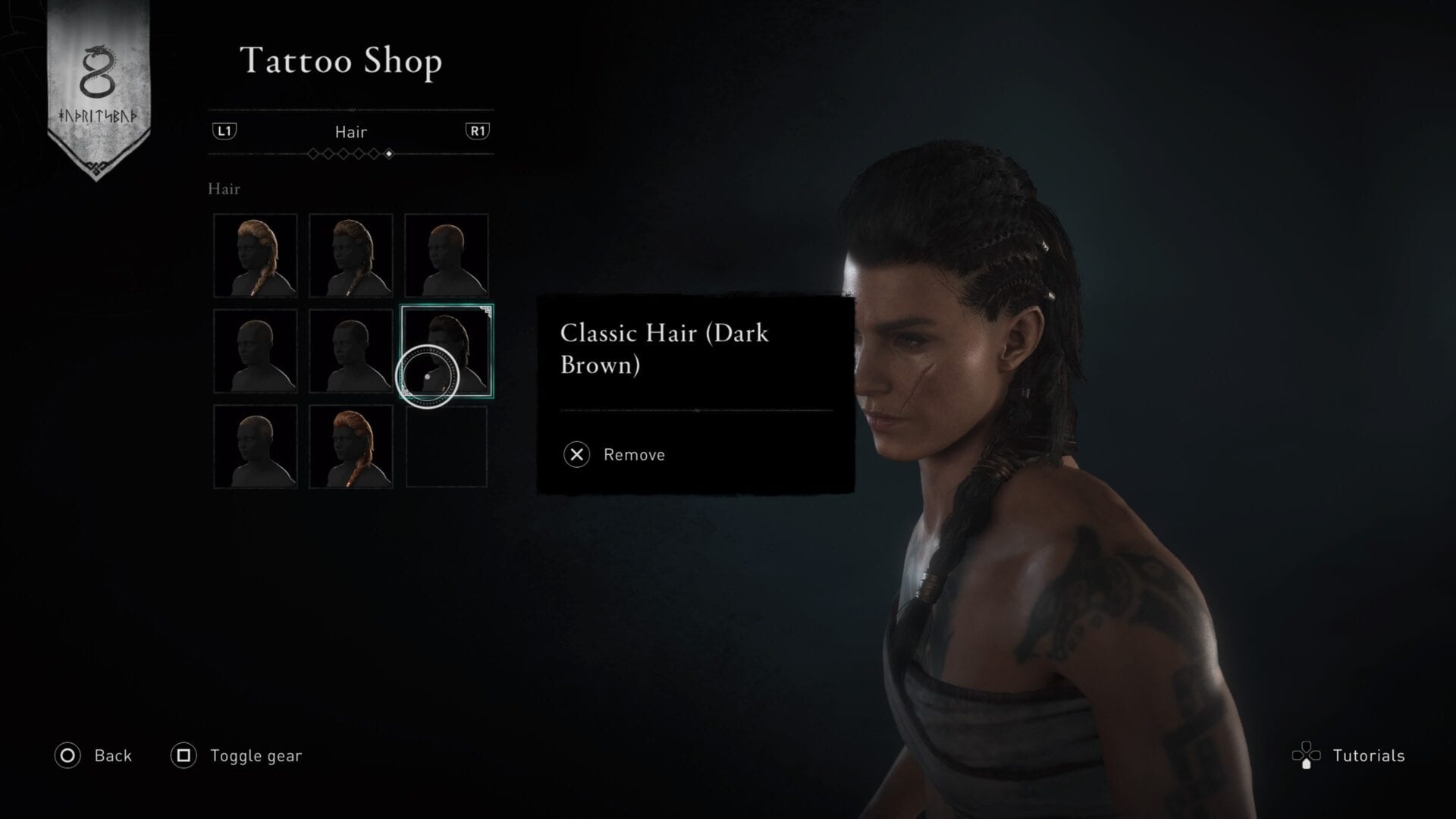Select an empty diamond to switch categories

(x=312, y=154)
